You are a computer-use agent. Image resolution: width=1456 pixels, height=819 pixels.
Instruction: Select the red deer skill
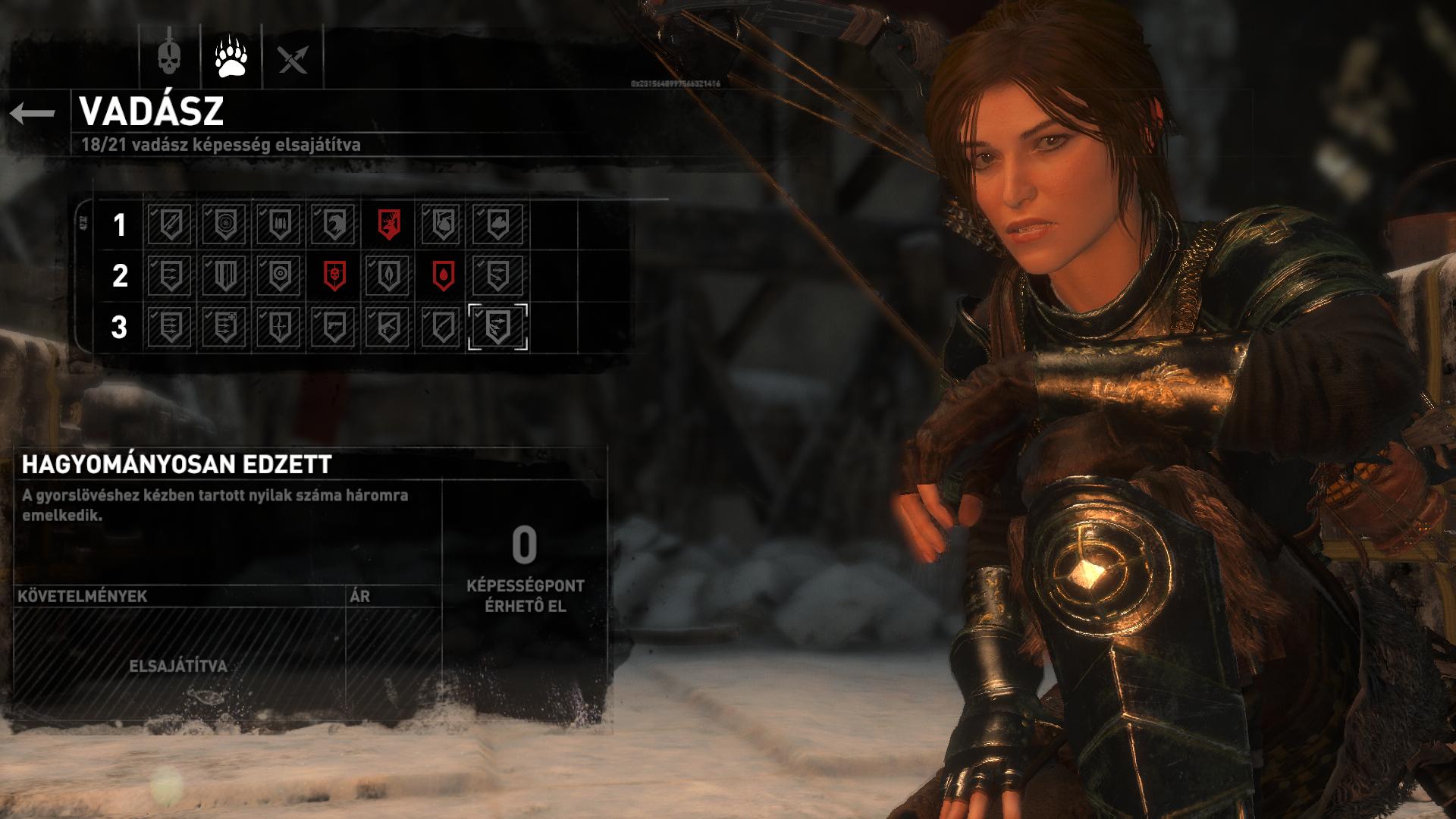389,224
